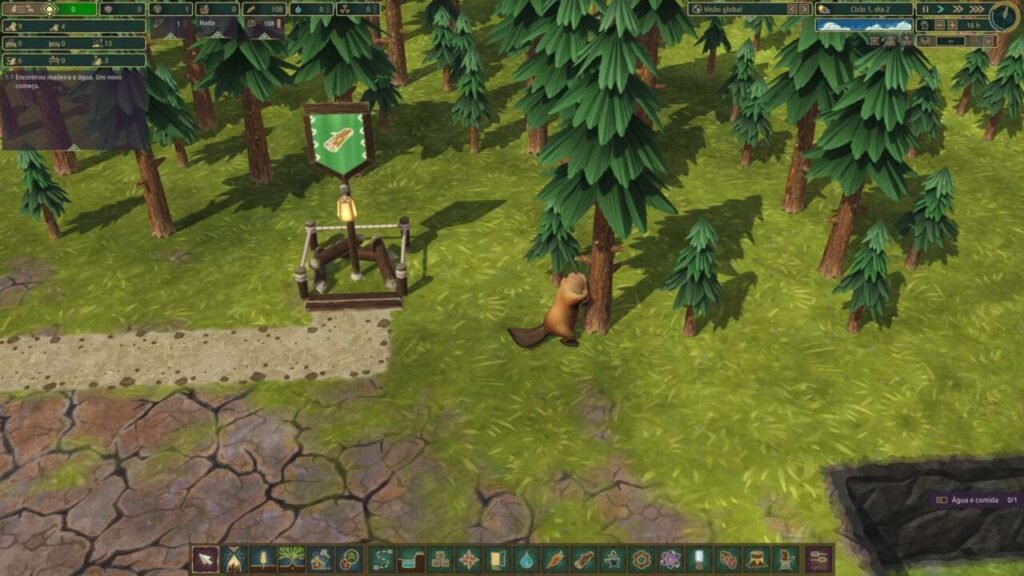Open the crop planting wheat icon
1024x576 pixels.
263,559
